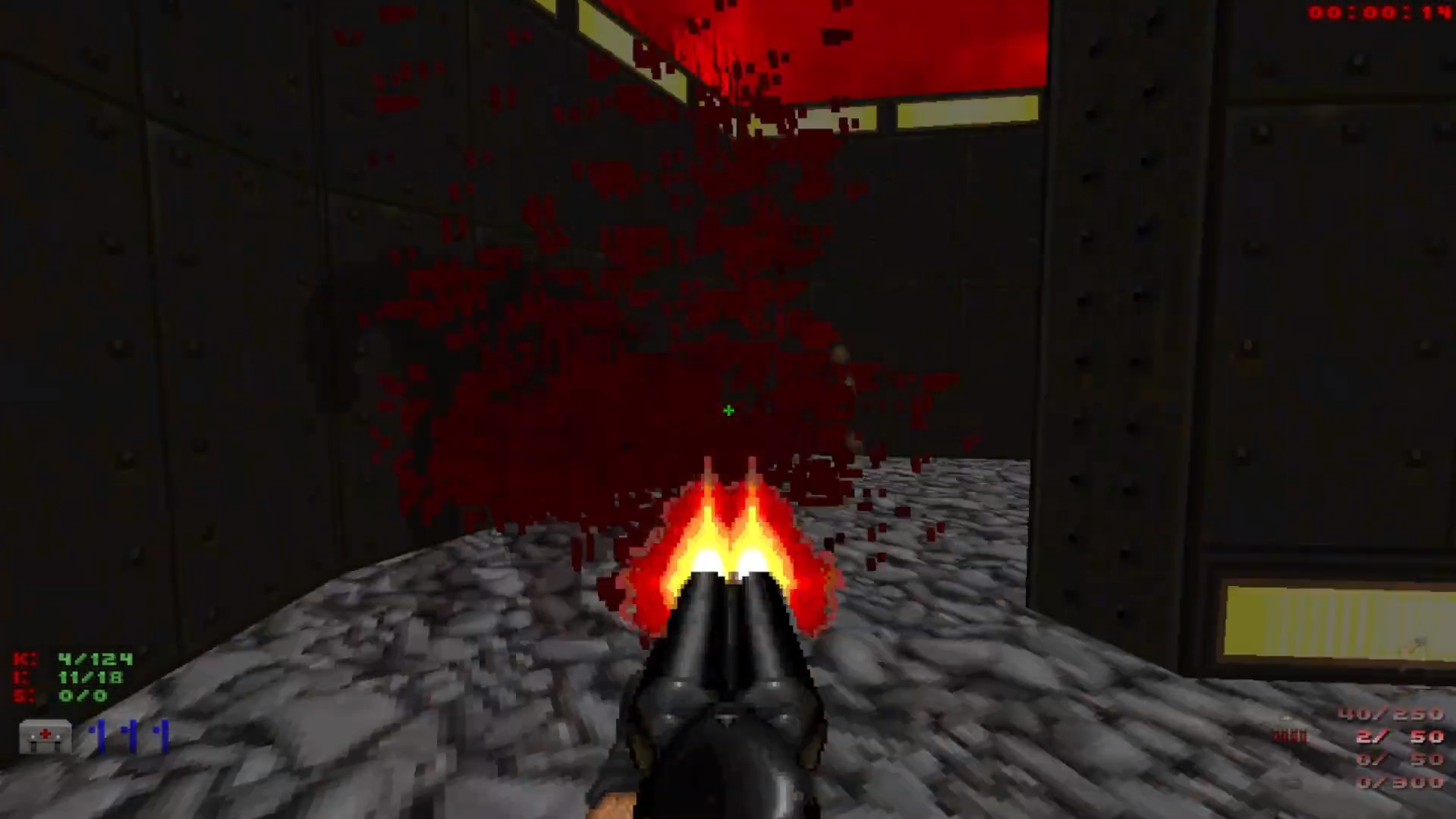The width and height of the screenshot is (1456, 819).
Task: Click the green crosshair at screen center
Action: (728, 410)
